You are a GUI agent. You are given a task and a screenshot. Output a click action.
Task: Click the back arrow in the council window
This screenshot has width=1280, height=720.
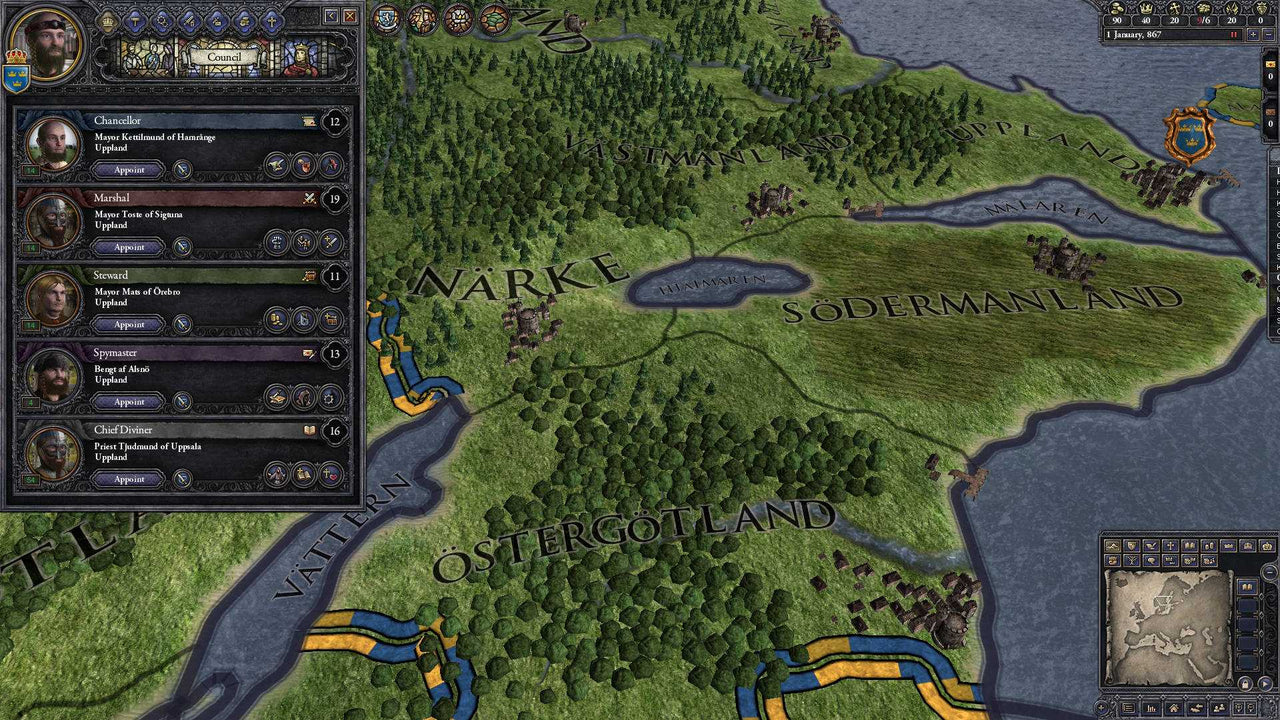[x=330, y=17]
